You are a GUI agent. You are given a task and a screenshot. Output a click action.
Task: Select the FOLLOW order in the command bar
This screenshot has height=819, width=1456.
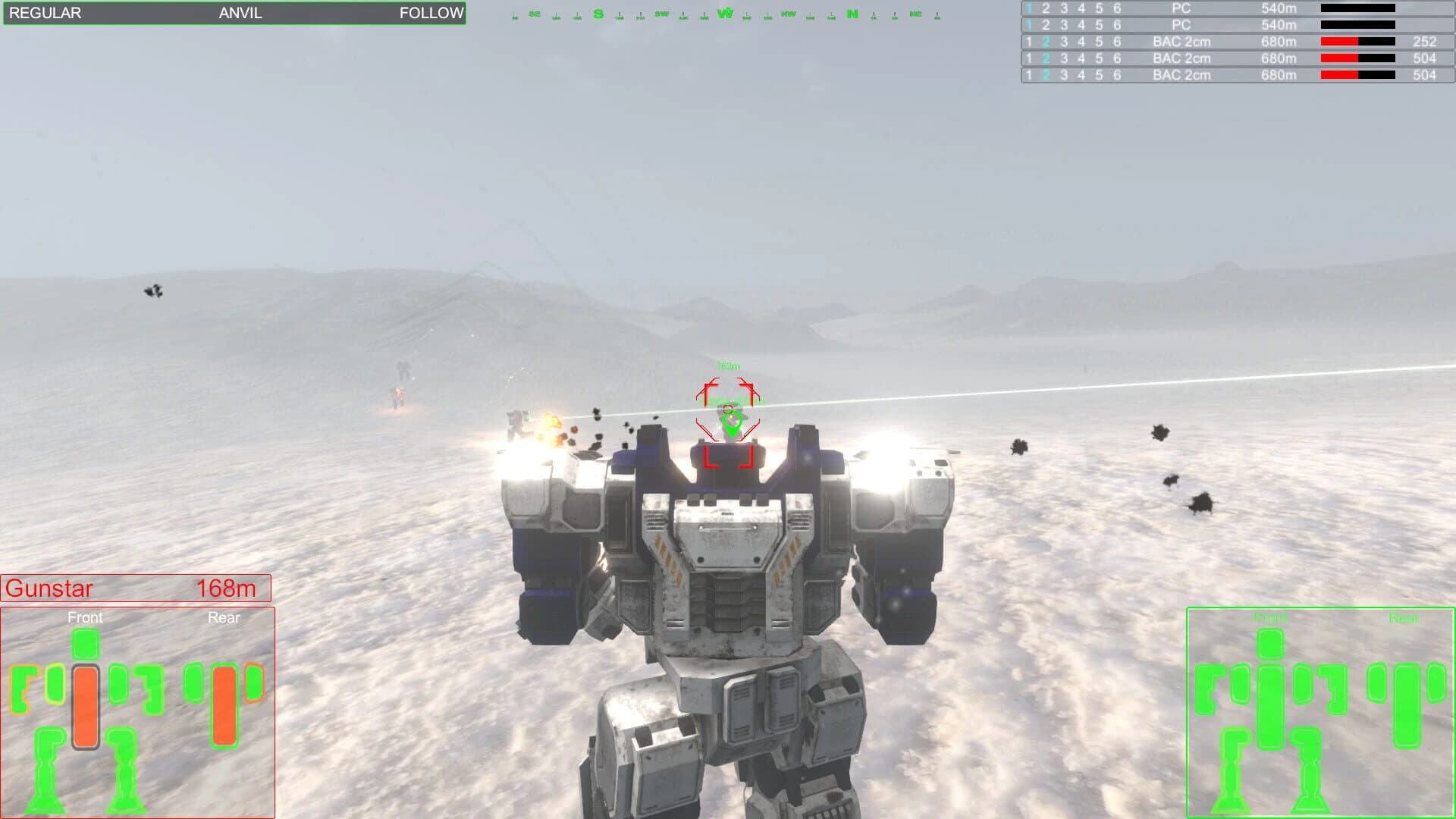pos(431,13)
